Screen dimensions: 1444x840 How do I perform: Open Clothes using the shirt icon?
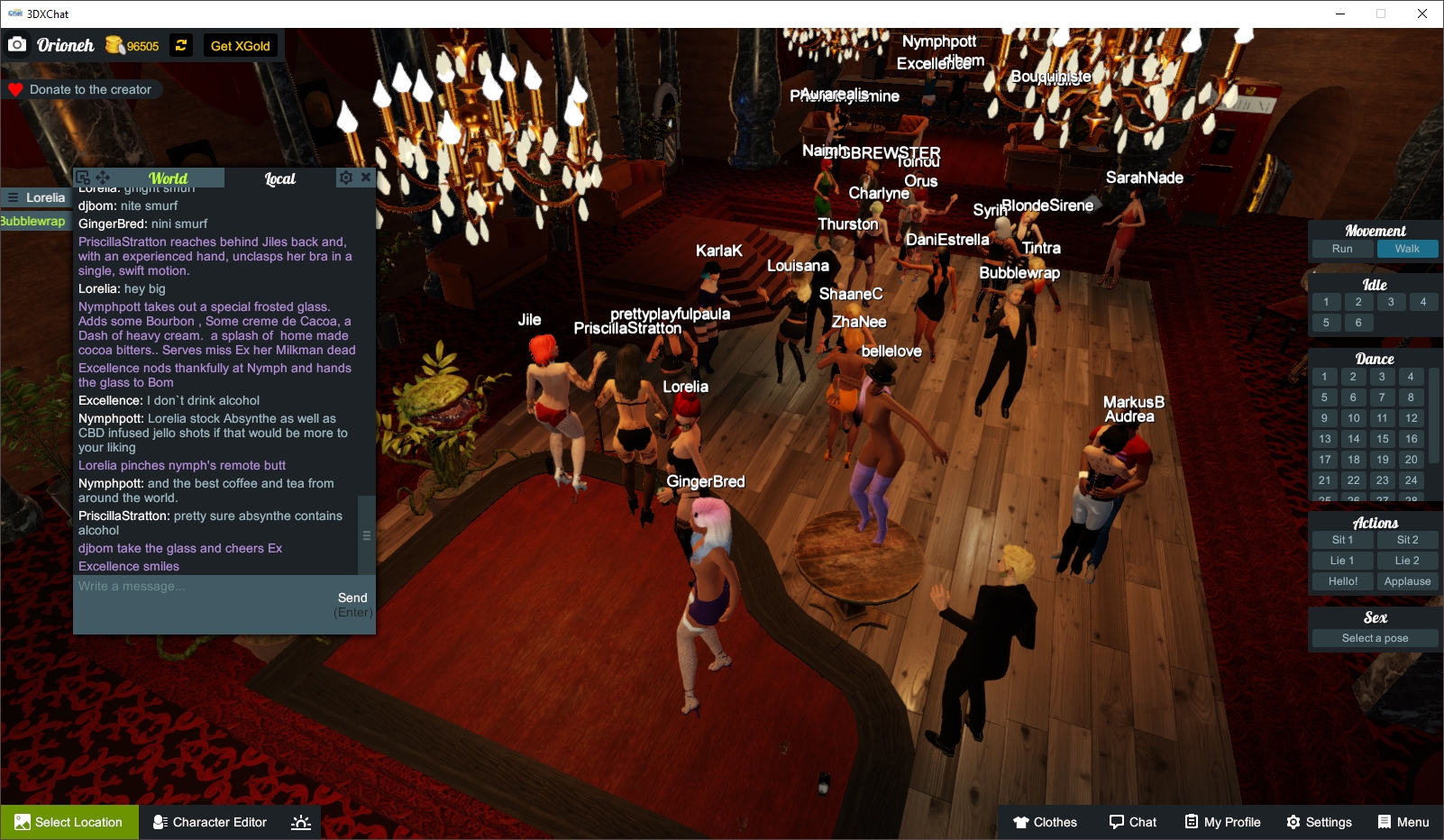coord(1046,822)
